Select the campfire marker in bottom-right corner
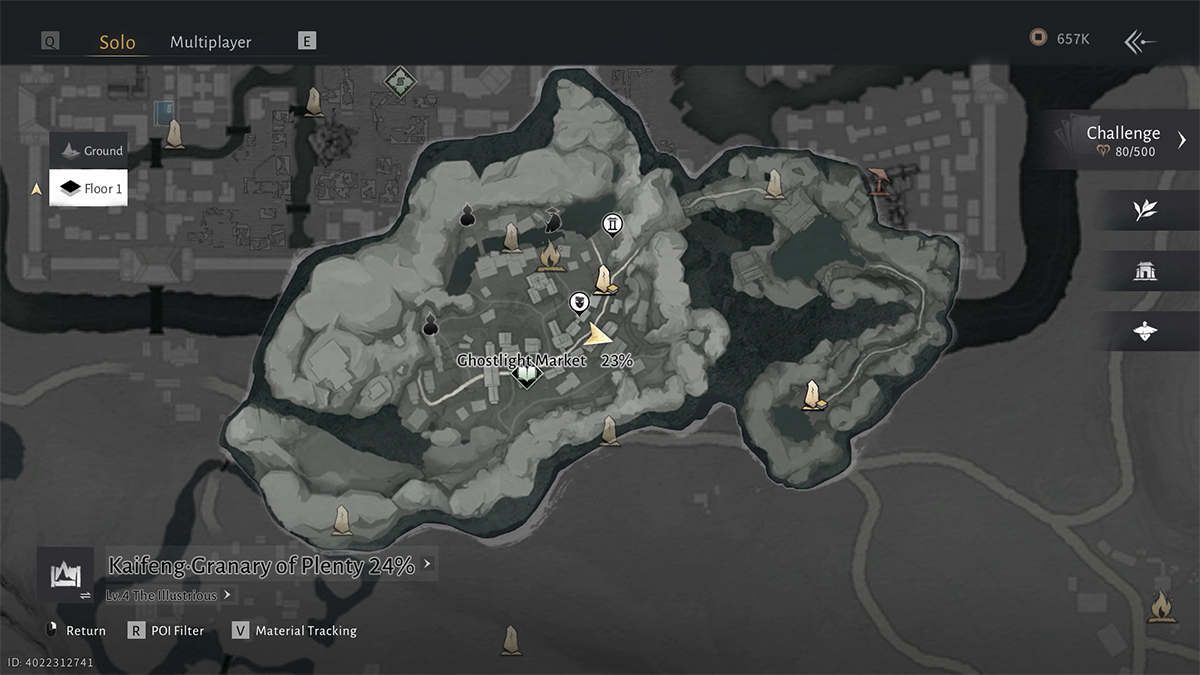The image size is (1200, 675). (1160, 606)
